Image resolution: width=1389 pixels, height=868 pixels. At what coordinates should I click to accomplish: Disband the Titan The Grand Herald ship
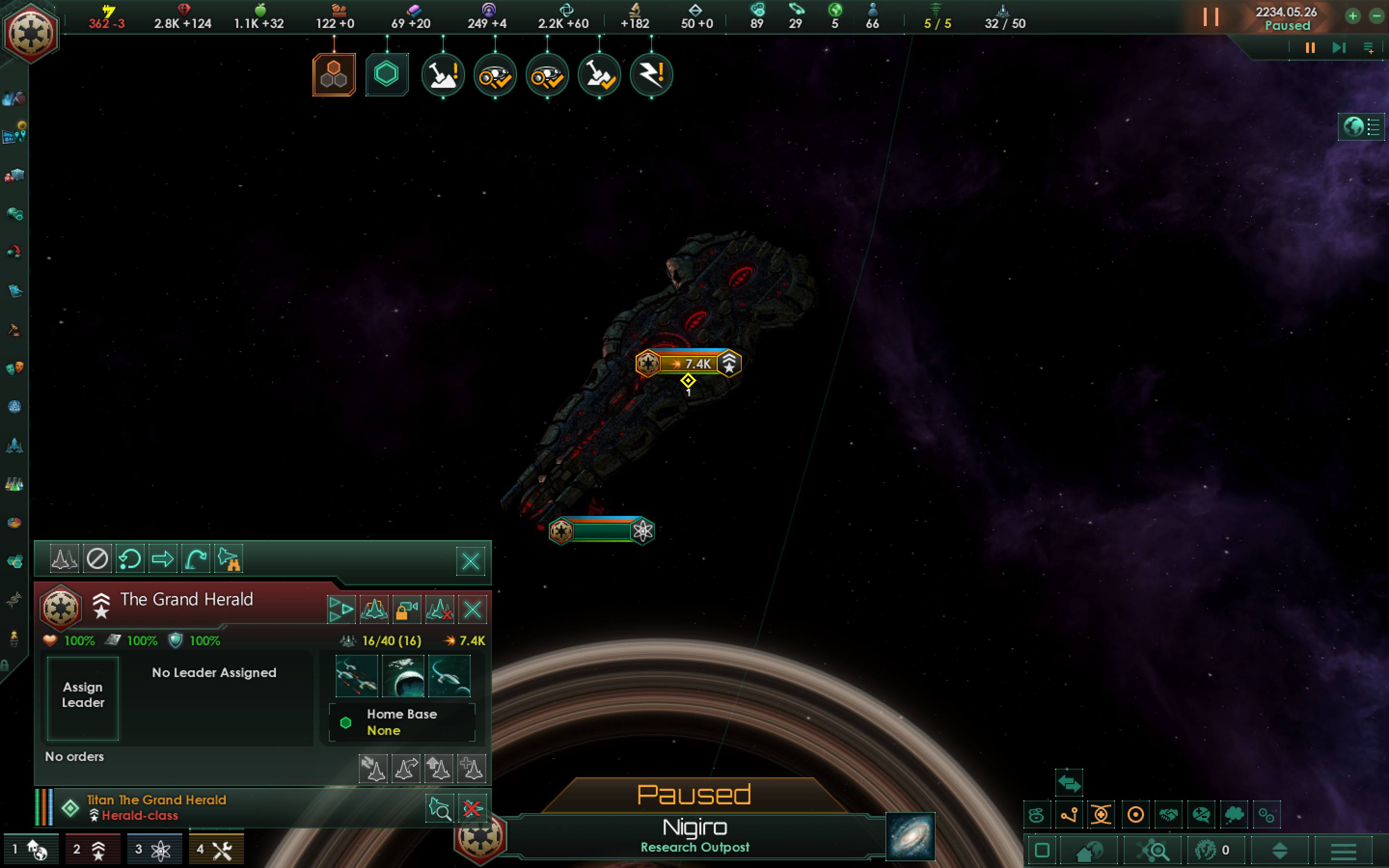pyautogui.click(x=472, y=809)
